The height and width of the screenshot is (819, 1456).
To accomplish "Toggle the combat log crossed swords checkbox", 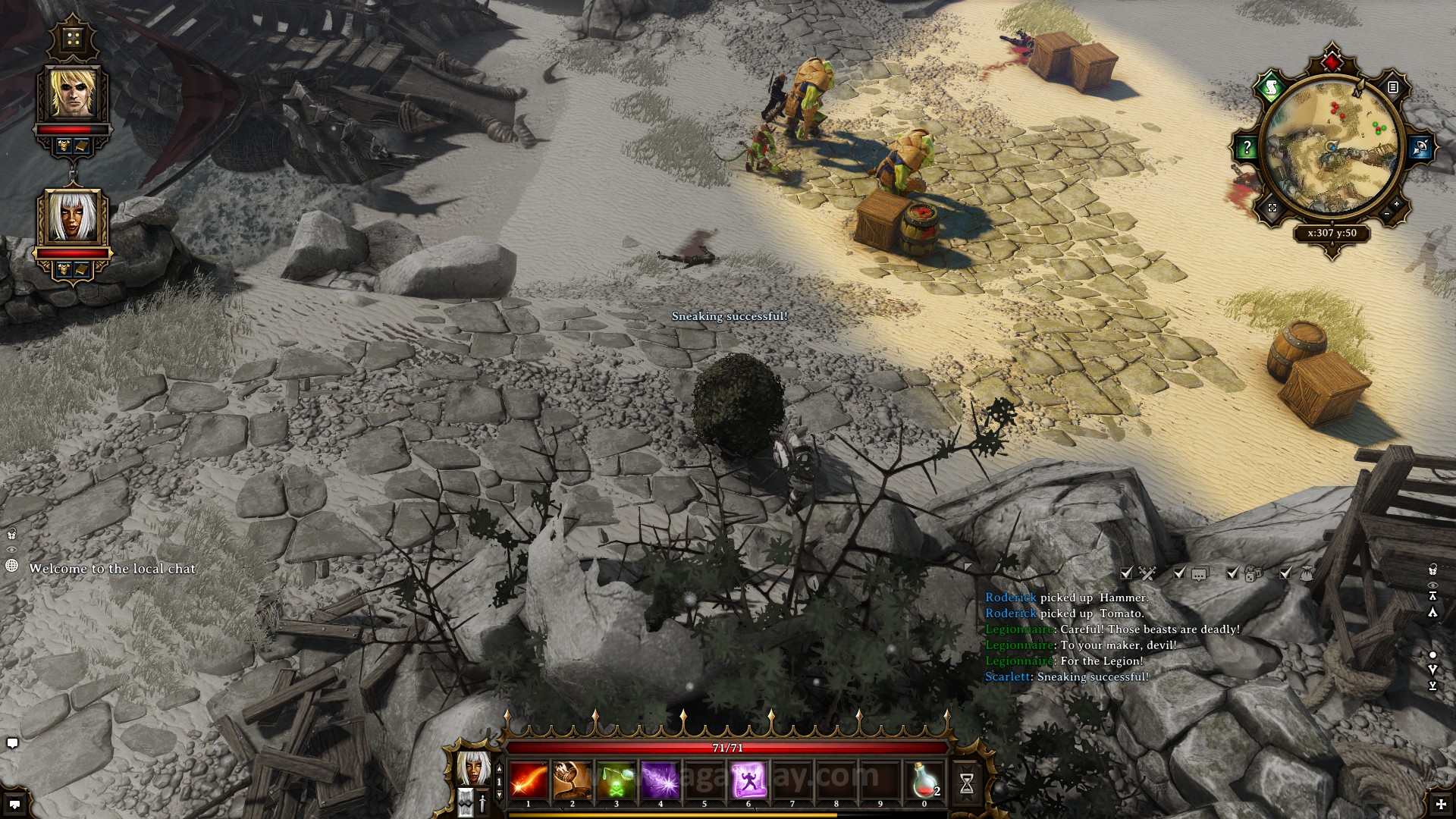I will 1127,574.
